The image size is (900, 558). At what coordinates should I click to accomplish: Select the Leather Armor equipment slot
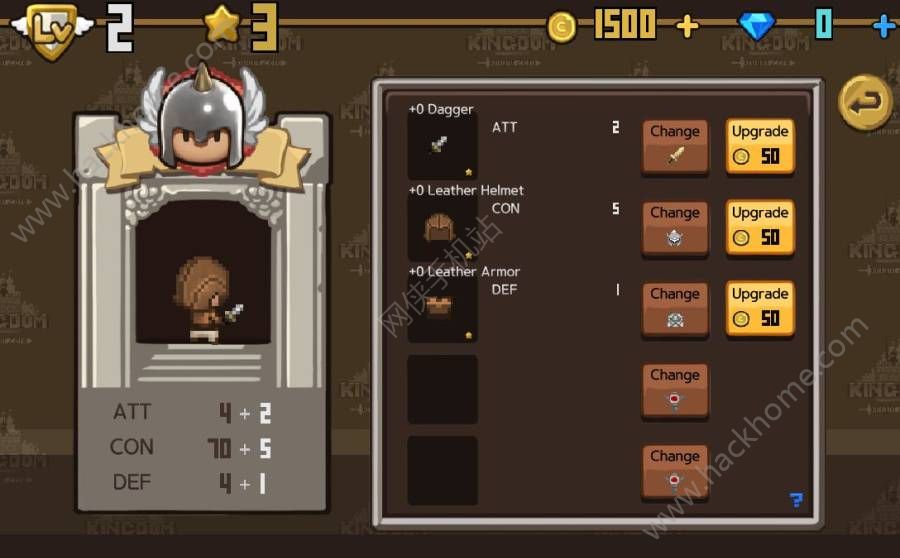(x=442, y=308)
